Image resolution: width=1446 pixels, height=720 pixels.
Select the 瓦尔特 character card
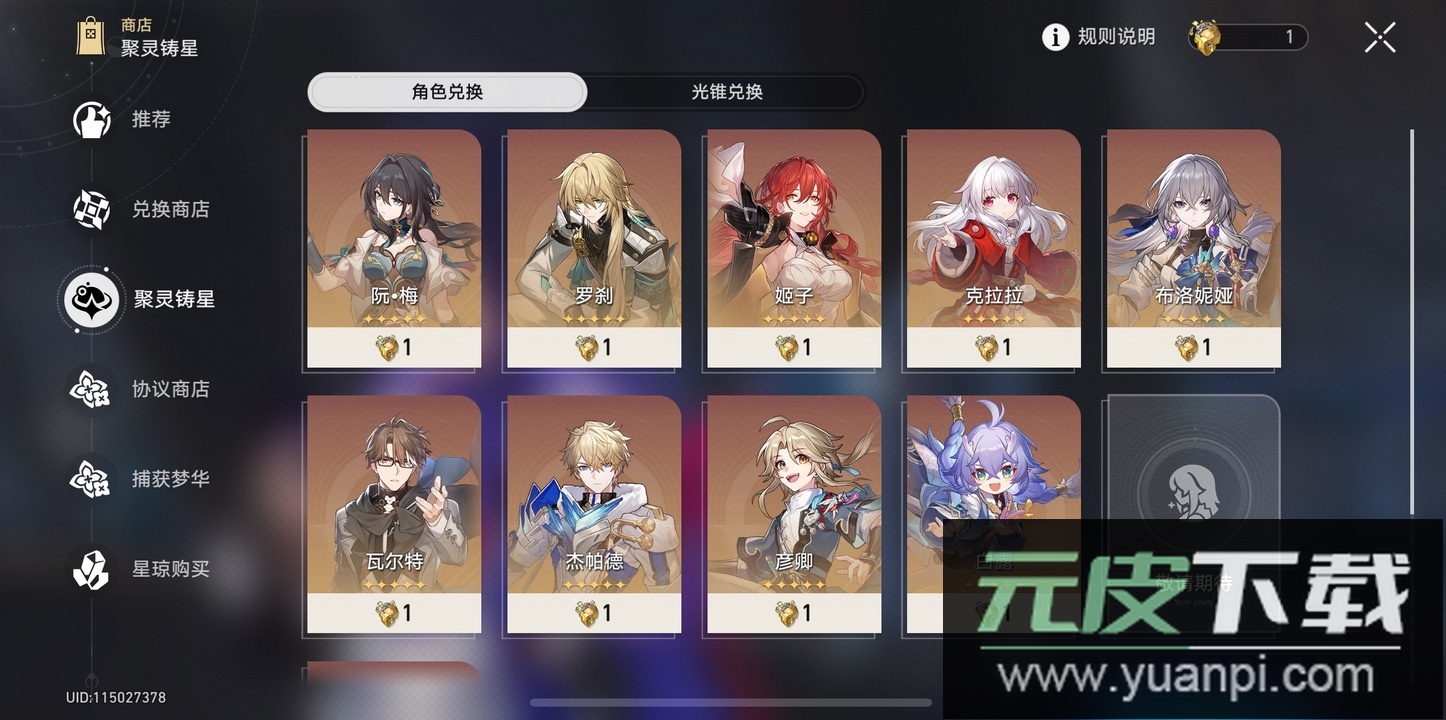(393, 513)
